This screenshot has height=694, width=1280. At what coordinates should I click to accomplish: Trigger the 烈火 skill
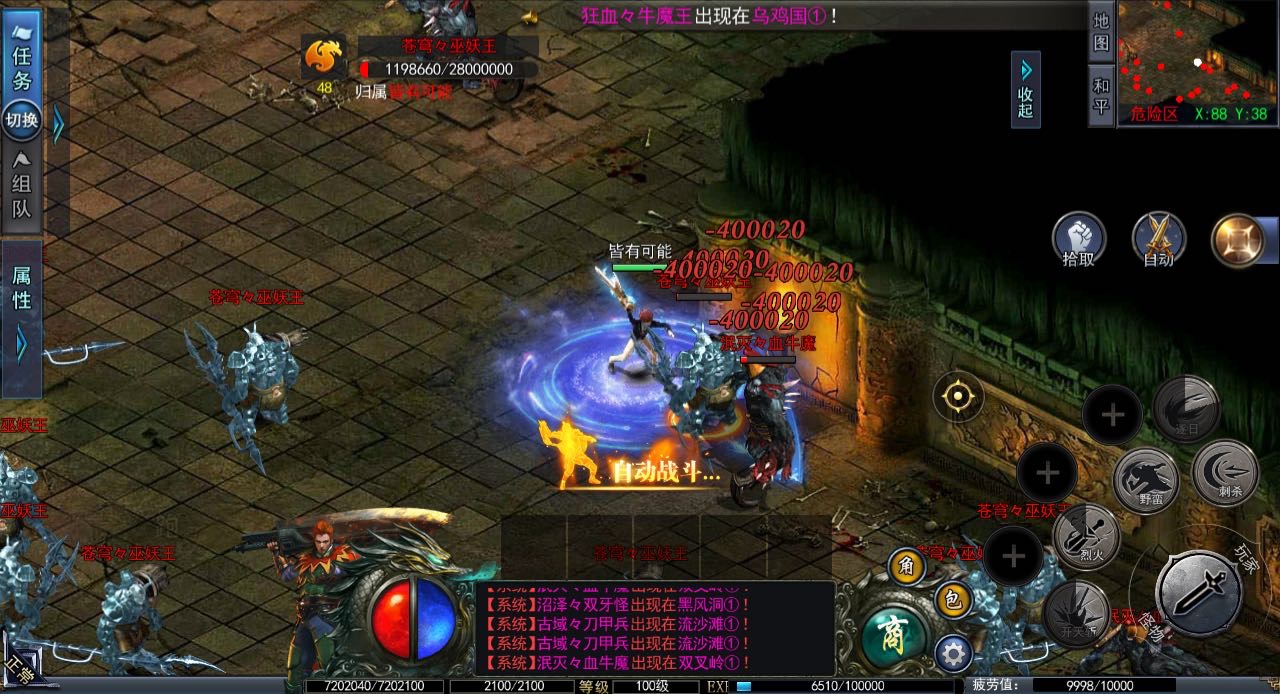(1085, 538)
